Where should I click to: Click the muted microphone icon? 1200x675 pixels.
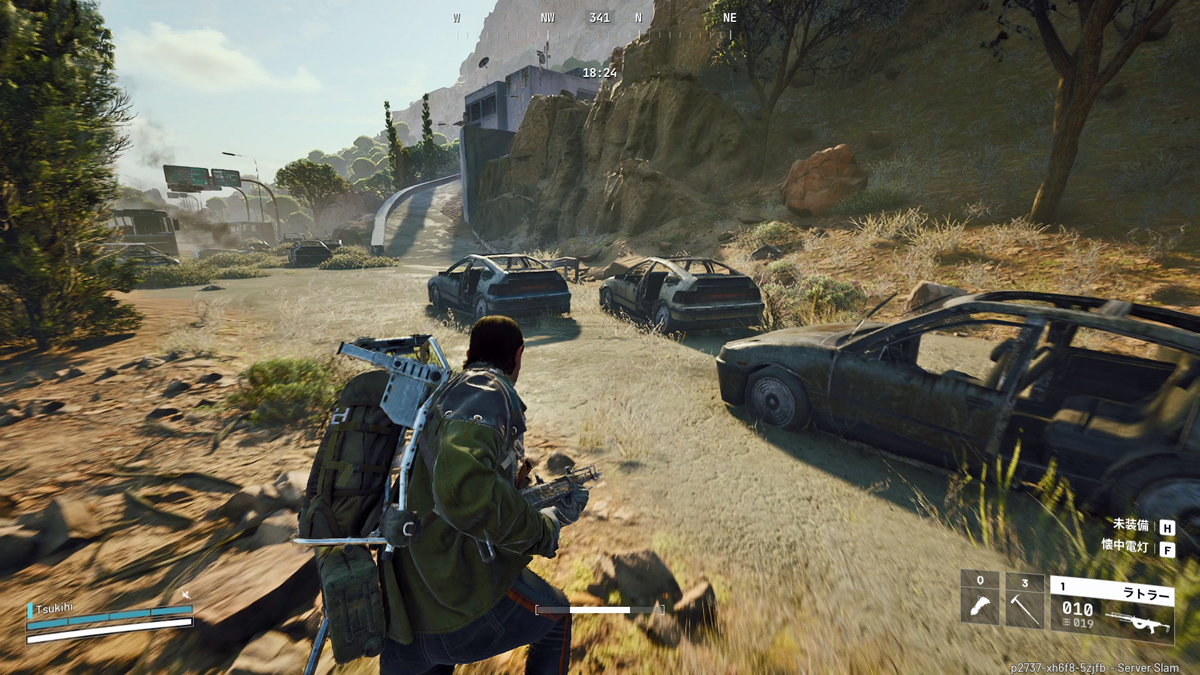coord(185,596)
